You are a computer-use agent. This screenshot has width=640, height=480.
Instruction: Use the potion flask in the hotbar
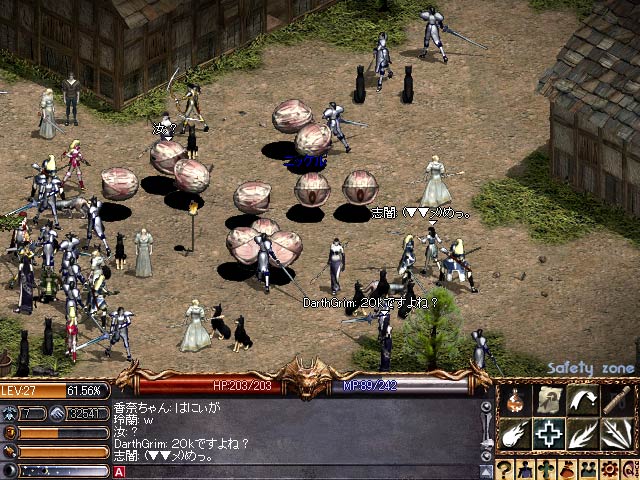tap(514, 400)
